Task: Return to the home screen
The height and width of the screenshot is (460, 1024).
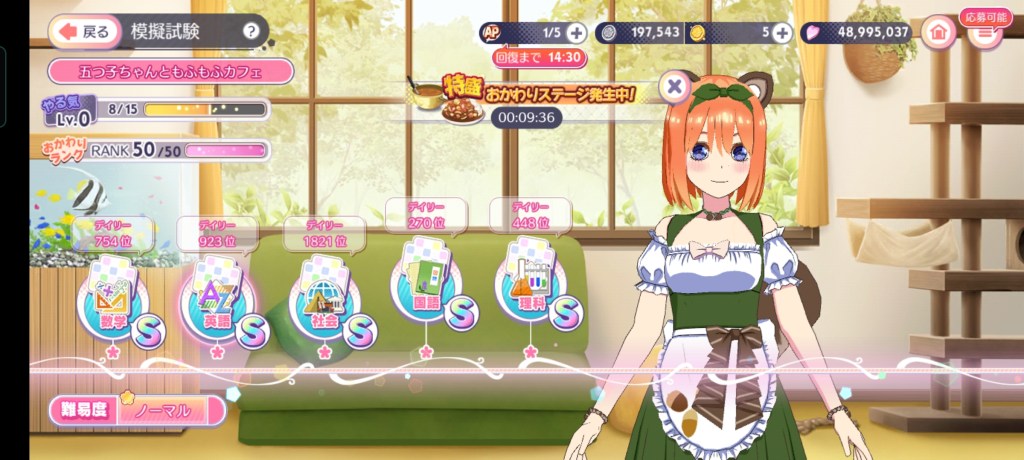Action: click(x=938, y=32)
